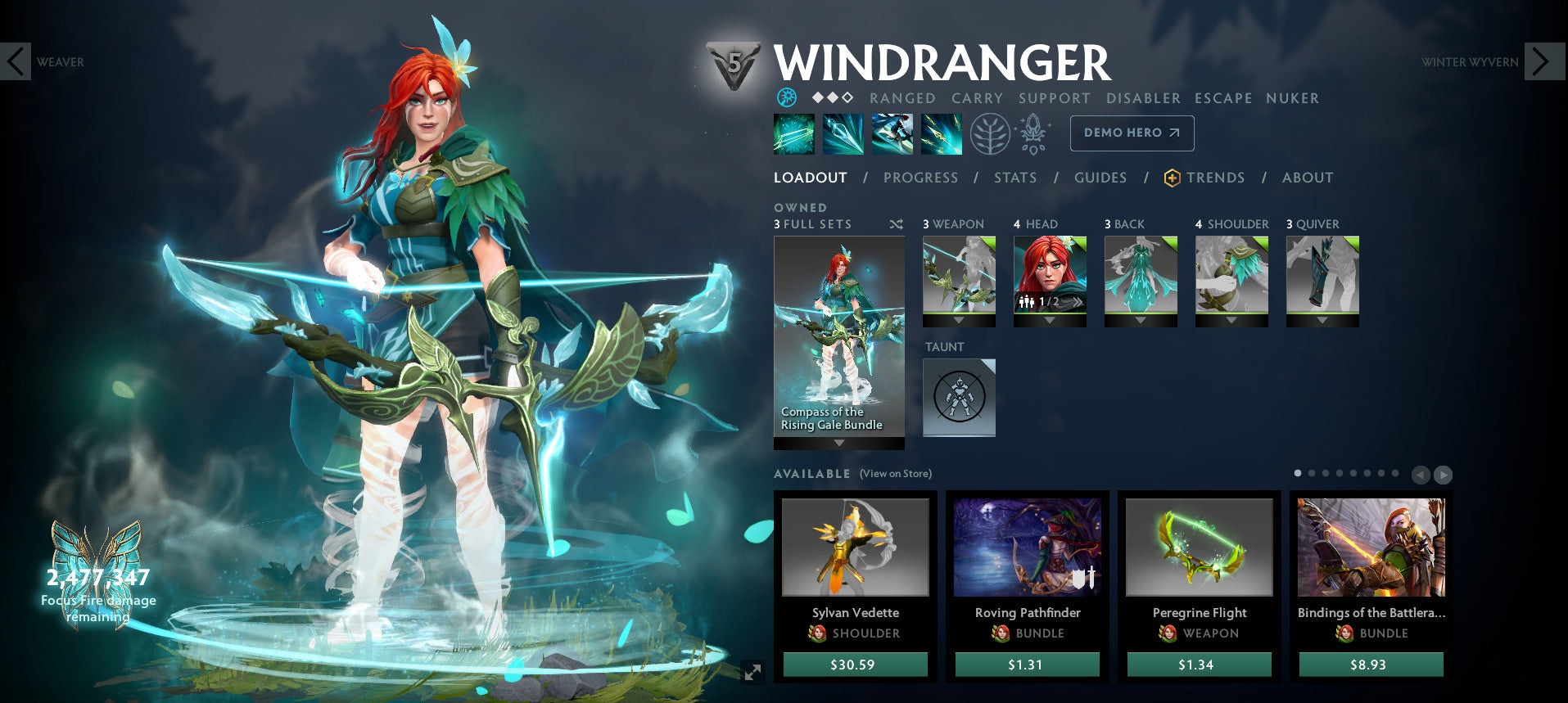
Task: Switch to the STATS tab
Action: pyautogui.click(x=1015, y=178)
